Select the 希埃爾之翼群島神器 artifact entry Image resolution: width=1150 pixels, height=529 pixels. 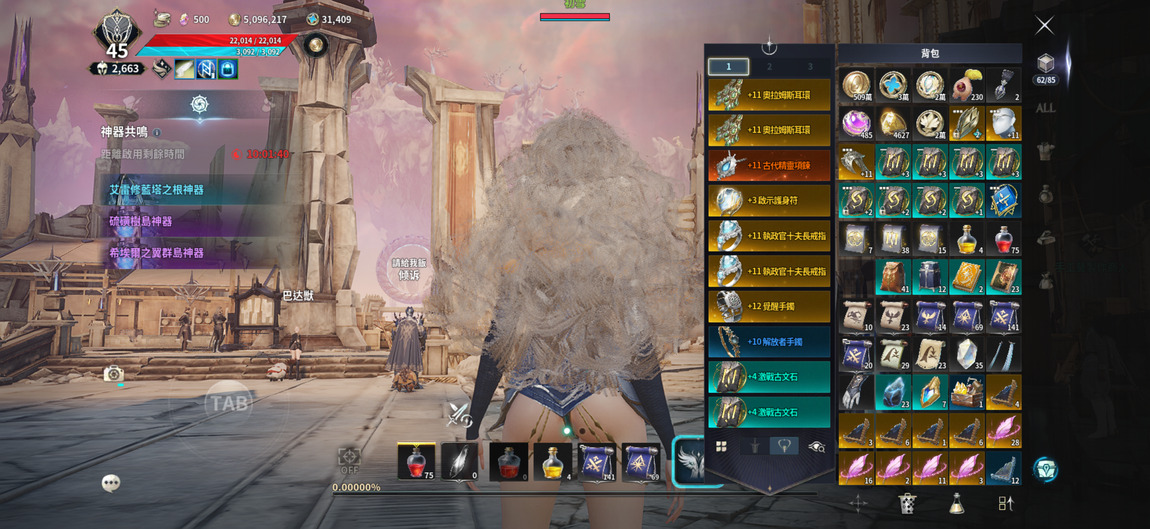tap(156, 253)
